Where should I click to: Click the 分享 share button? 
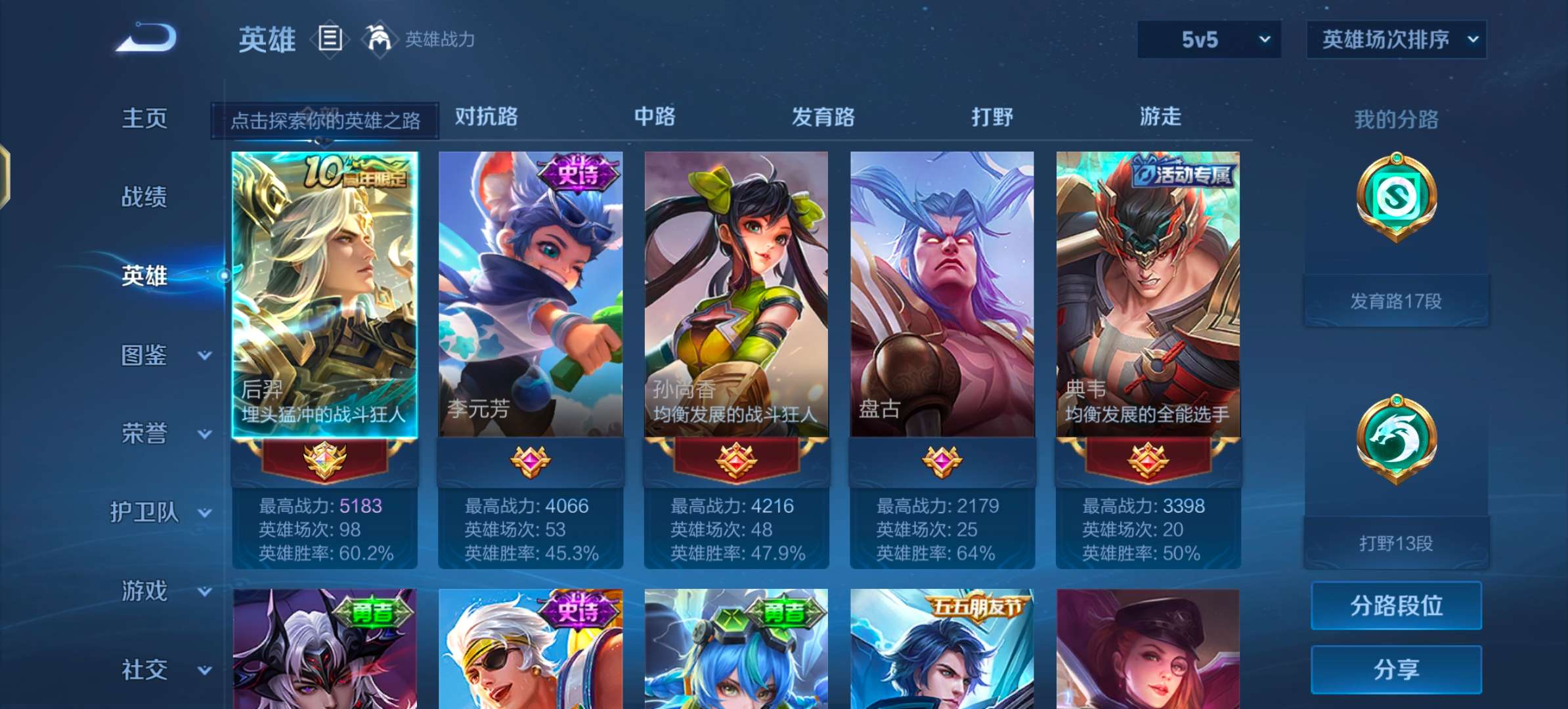[x=1396, y=669]
